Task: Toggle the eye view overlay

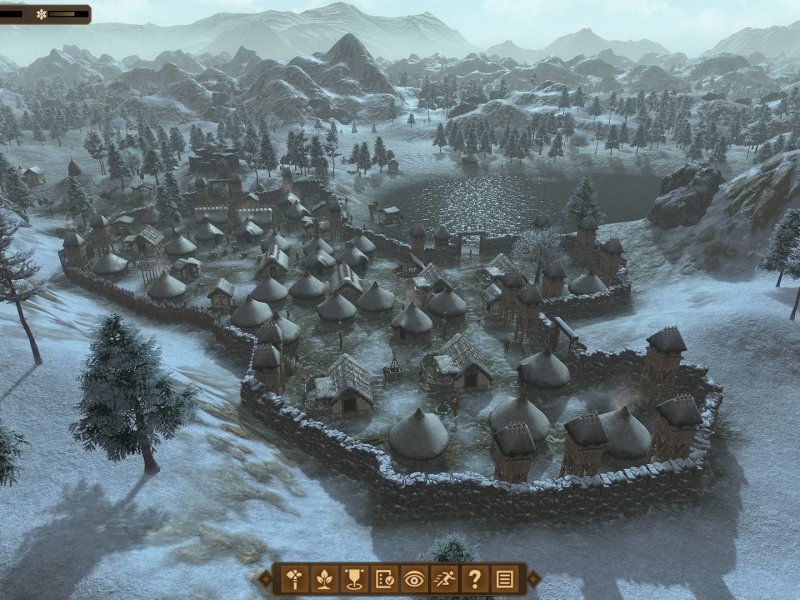Action: 414,578
